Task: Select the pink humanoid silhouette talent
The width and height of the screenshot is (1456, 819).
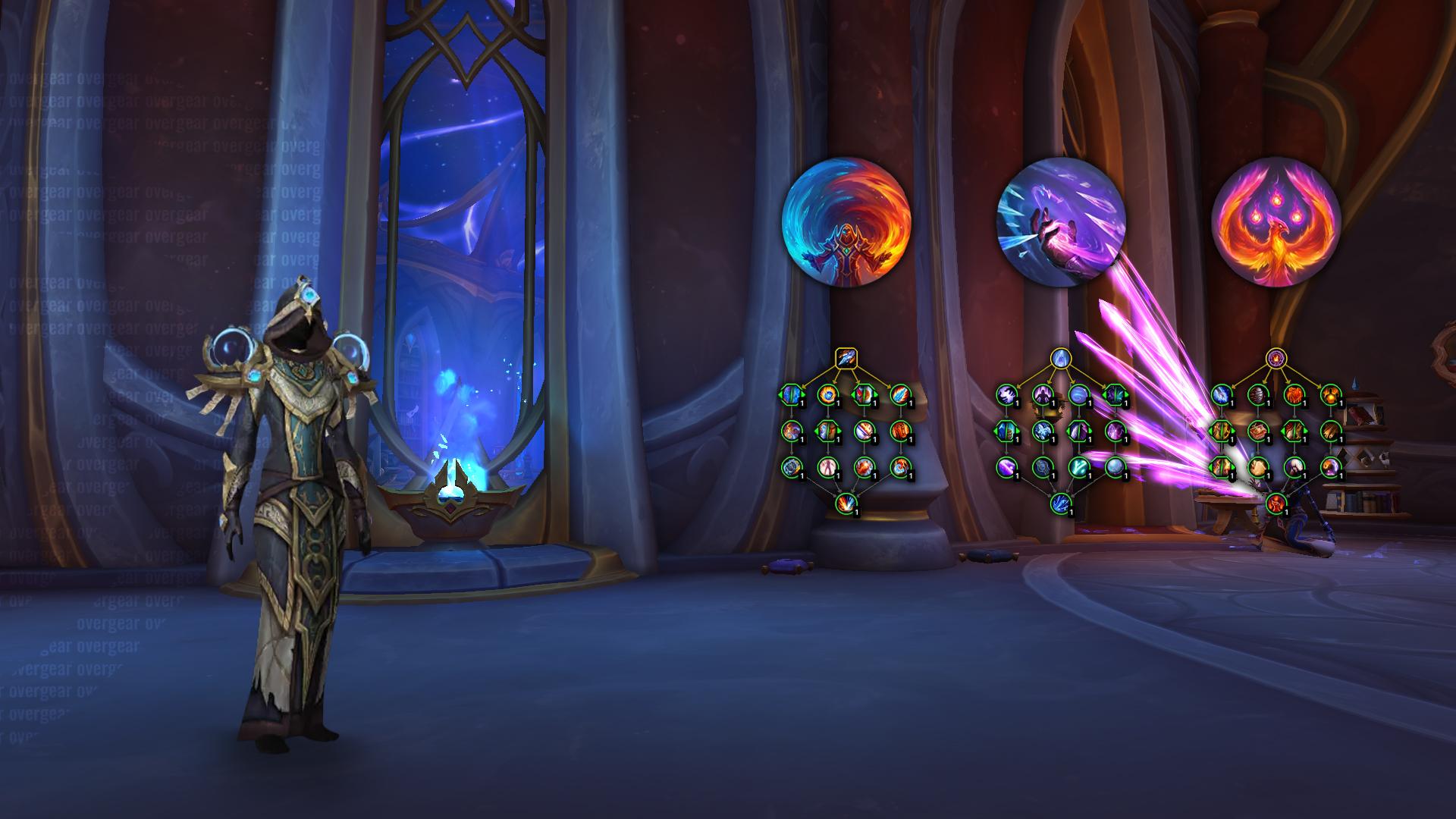Action: [827, 466]
